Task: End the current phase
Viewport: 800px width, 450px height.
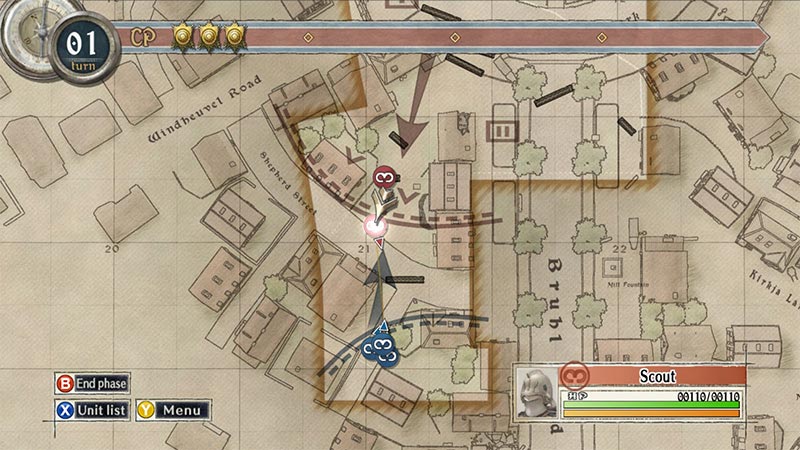Action: point(93,383)
